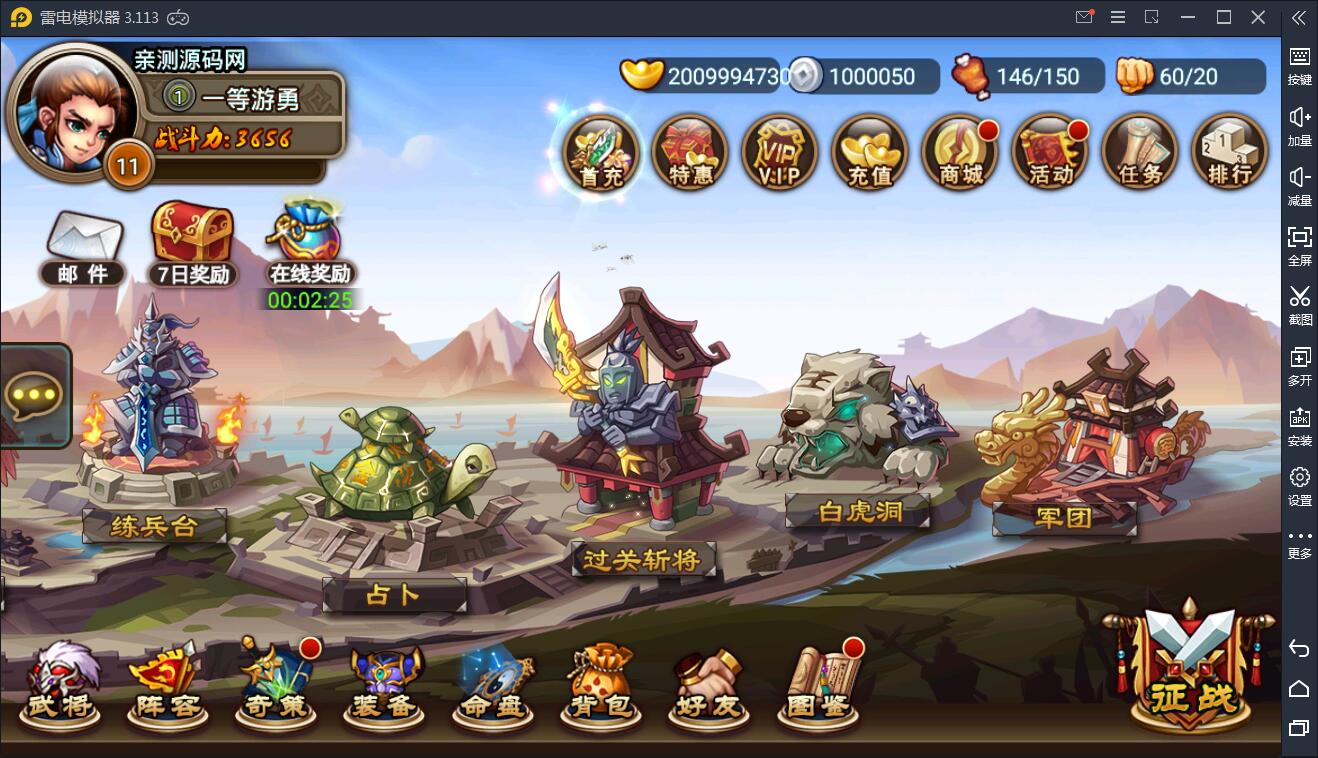Open the 任务 quest list

(x=1140, y=153)
